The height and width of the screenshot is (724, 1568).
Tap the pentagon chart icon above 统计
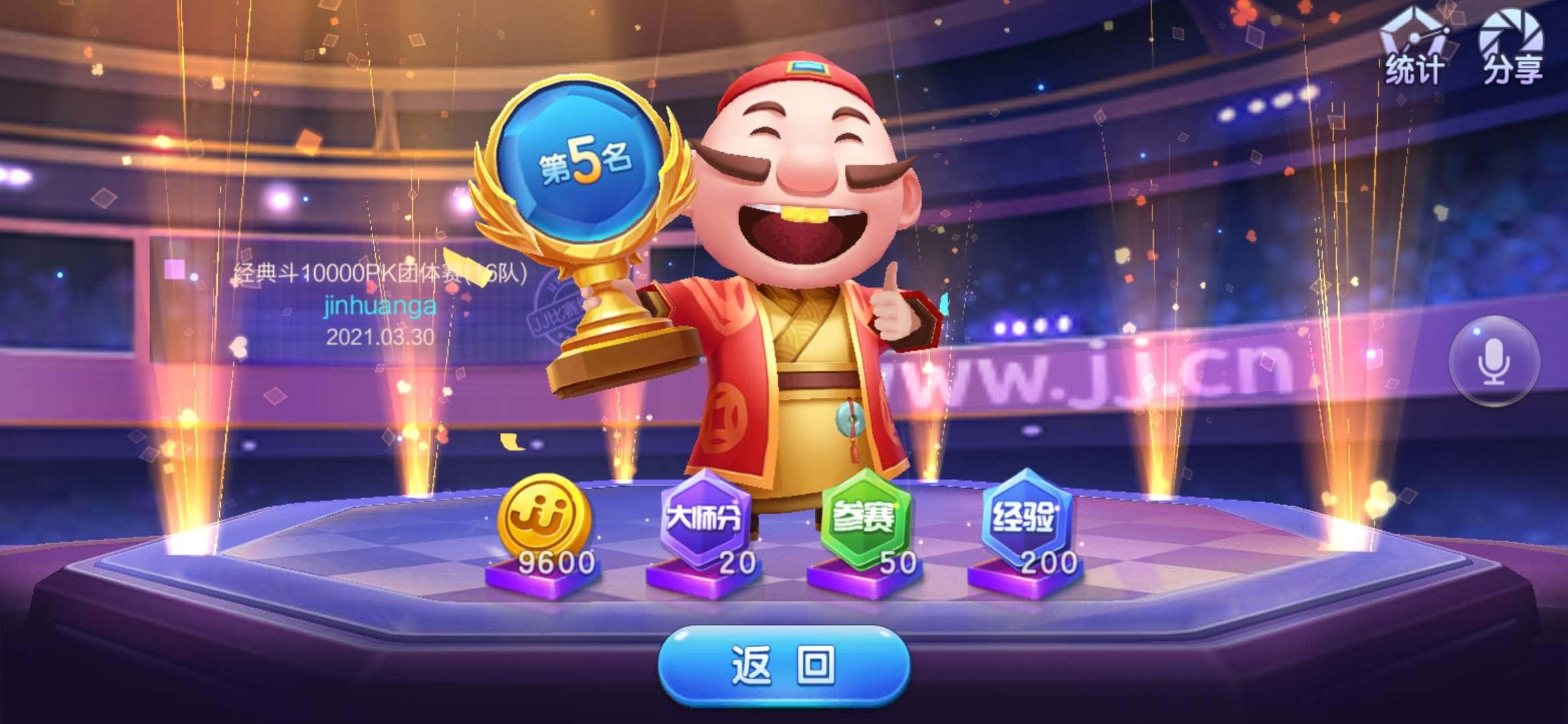1413,30
